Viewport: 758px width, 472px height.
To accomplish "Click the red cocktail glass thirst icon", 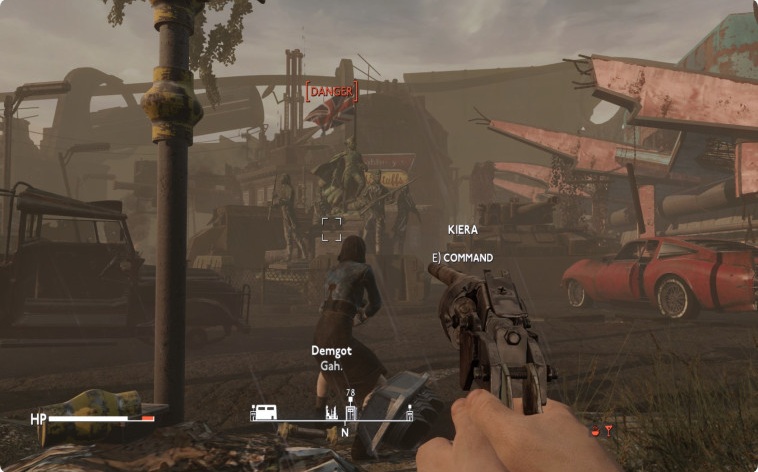I will (606, 430).
